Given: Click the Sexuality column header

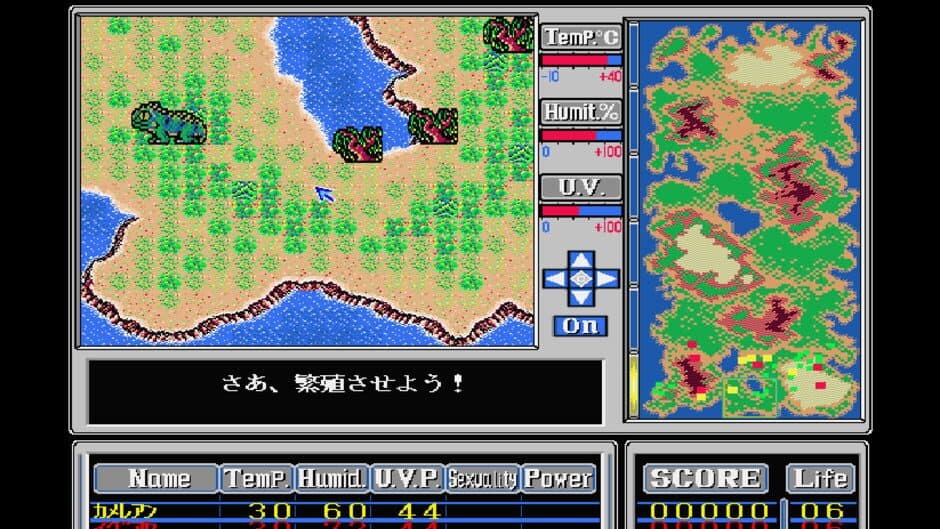Looking at the screenshot, I should click(x=482, y=478).
